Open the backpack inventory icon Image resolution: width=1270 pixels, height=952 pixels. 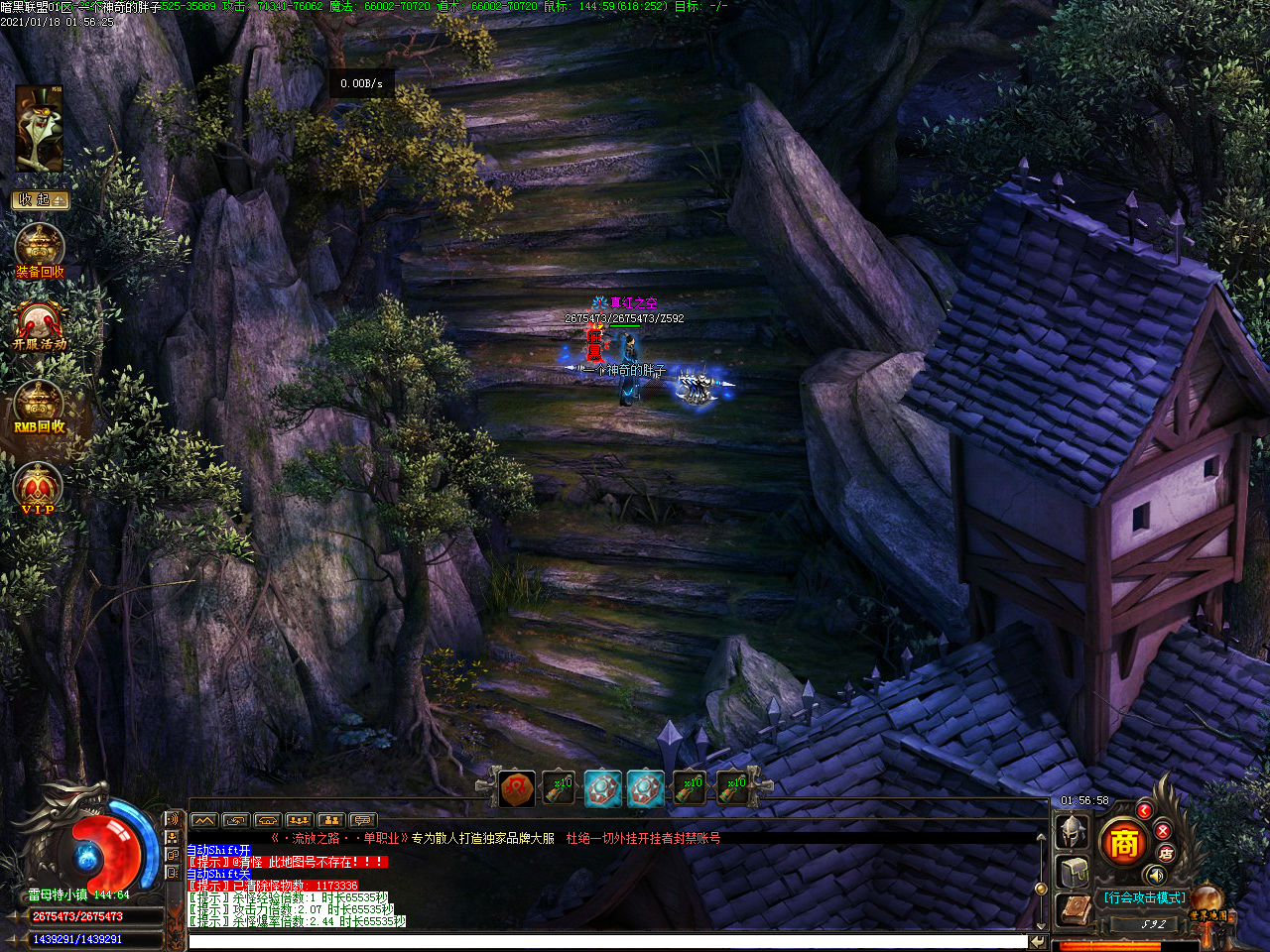point(1074,872)
